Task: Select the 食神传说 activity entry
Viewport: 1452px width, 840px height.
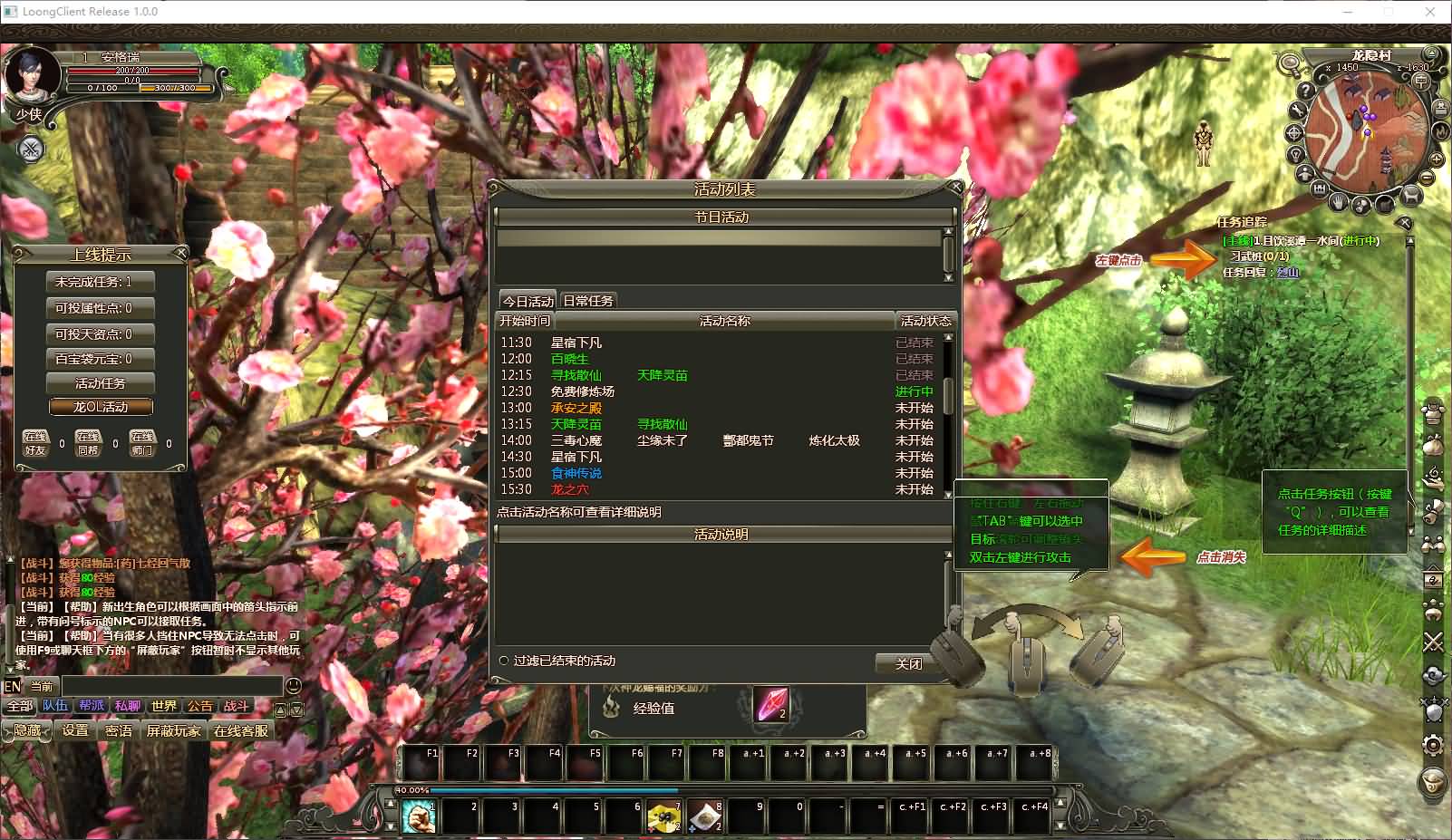Action: pyautogui.click(x=576, y=473)
